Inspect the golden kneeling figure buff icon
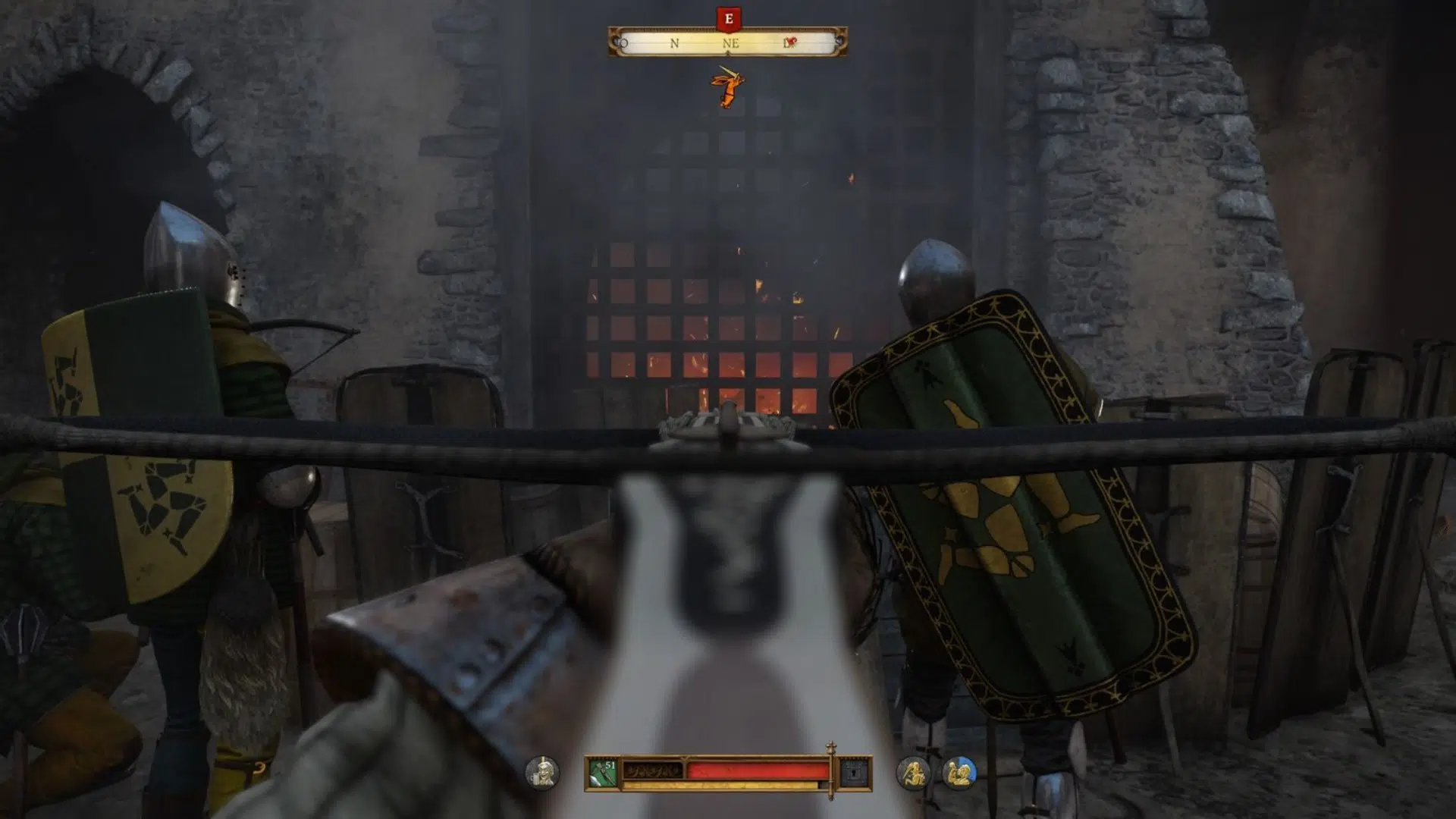The height and width of the screenshot is (819, 1456). pyautogui.click(x=912, y=773)
